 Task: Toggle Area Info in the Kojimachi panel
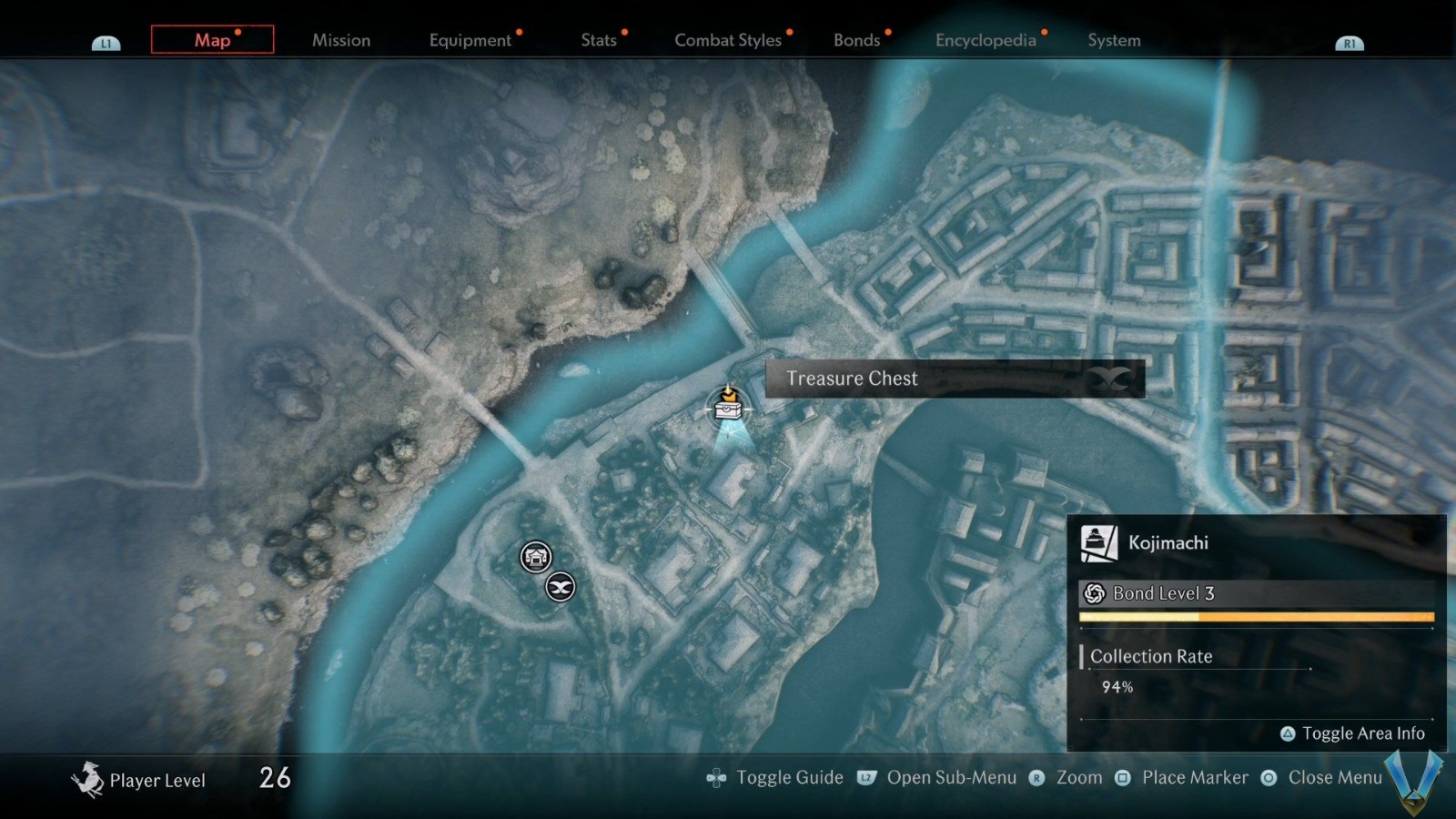pyautogui.click(x=1354, y=733)
